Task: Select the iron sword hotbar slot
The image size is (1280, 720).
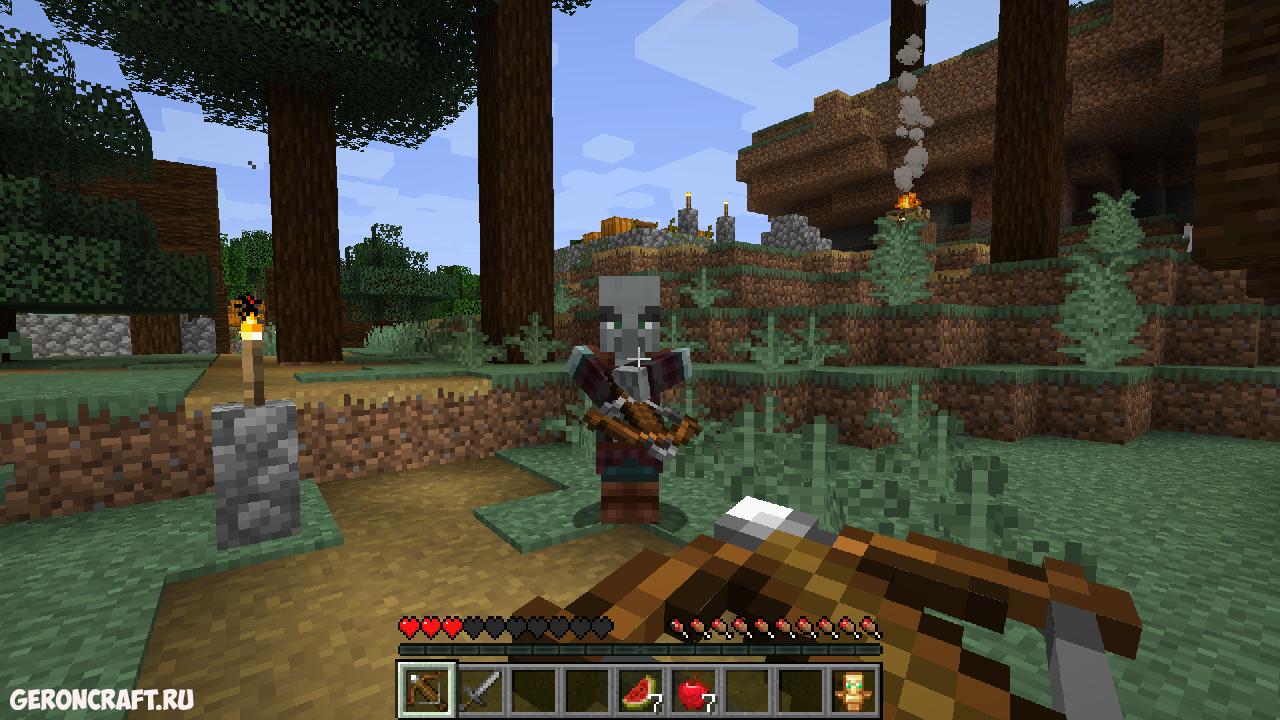Action: click(480, 690)
